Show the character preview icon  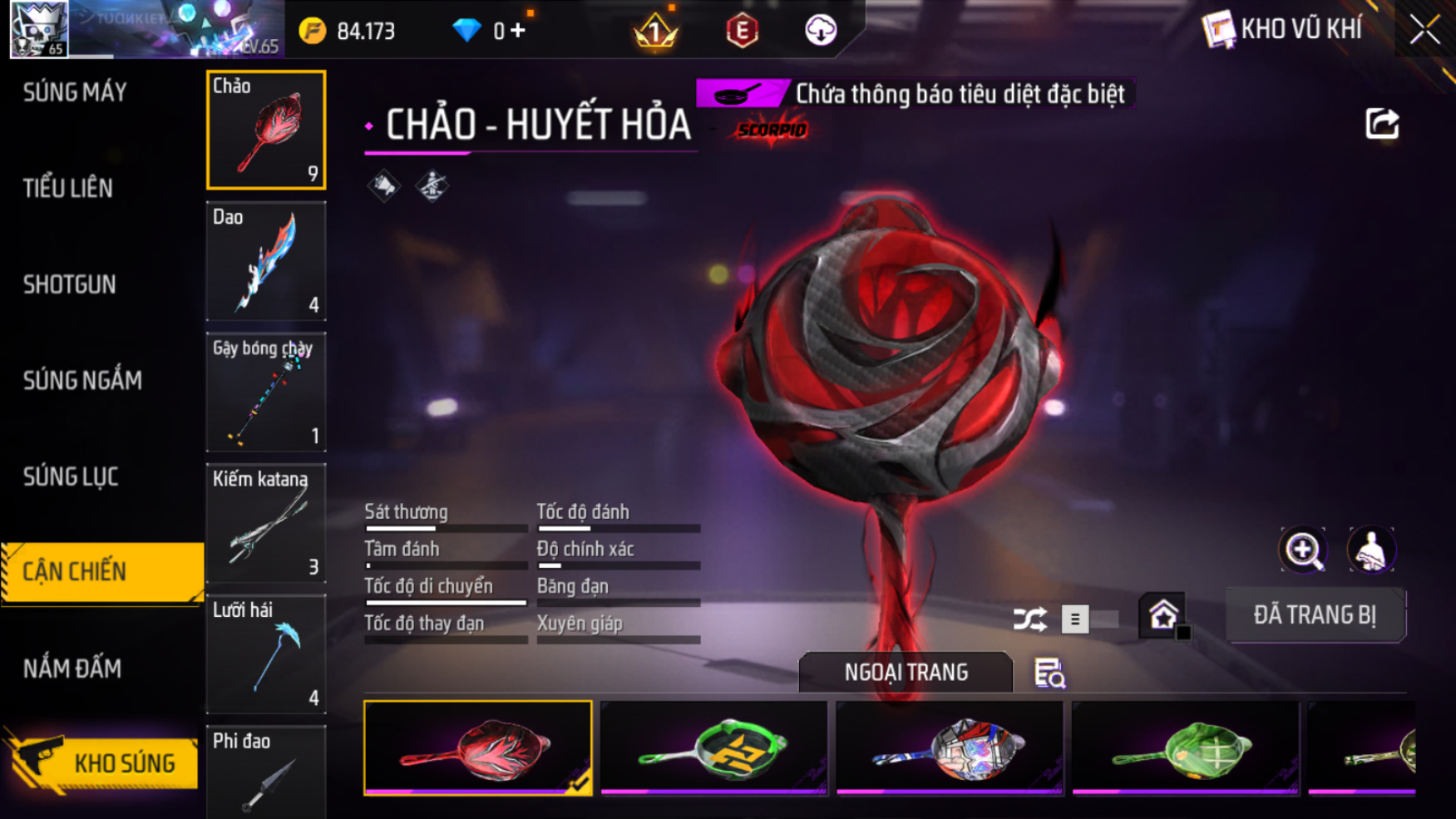point(1370,550)
